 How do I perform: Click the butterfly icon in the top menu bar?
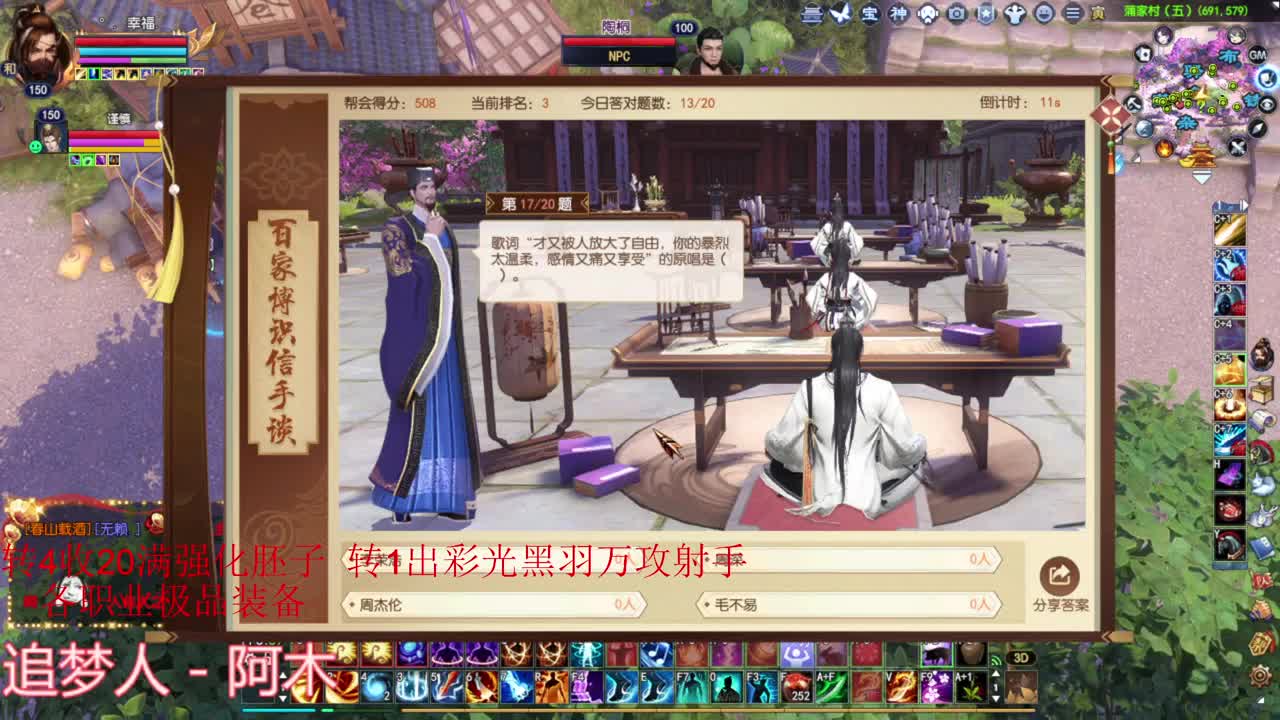pos(840,14)
